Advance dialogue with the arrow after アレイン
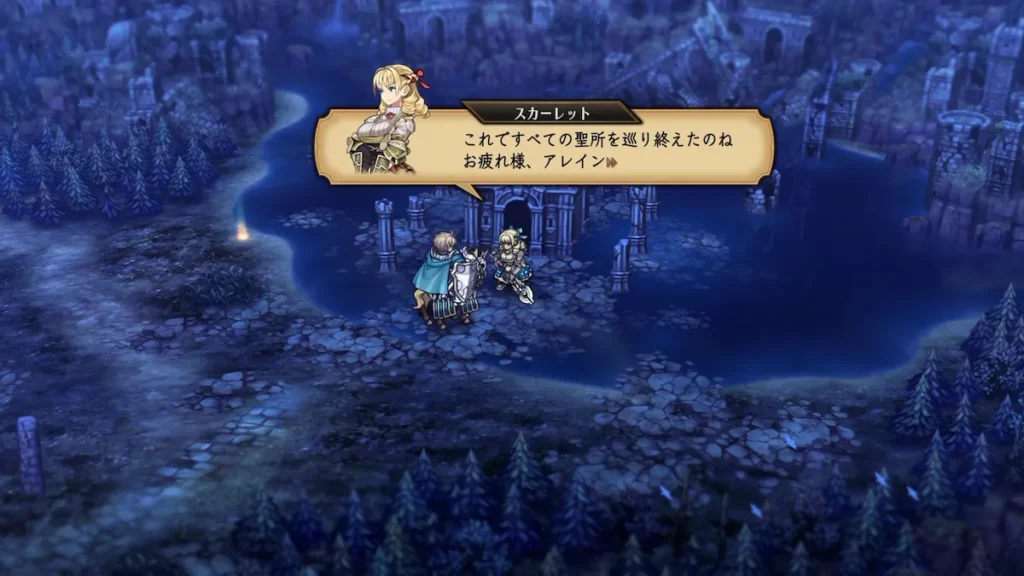The image size is (1024, 576). 610,163
